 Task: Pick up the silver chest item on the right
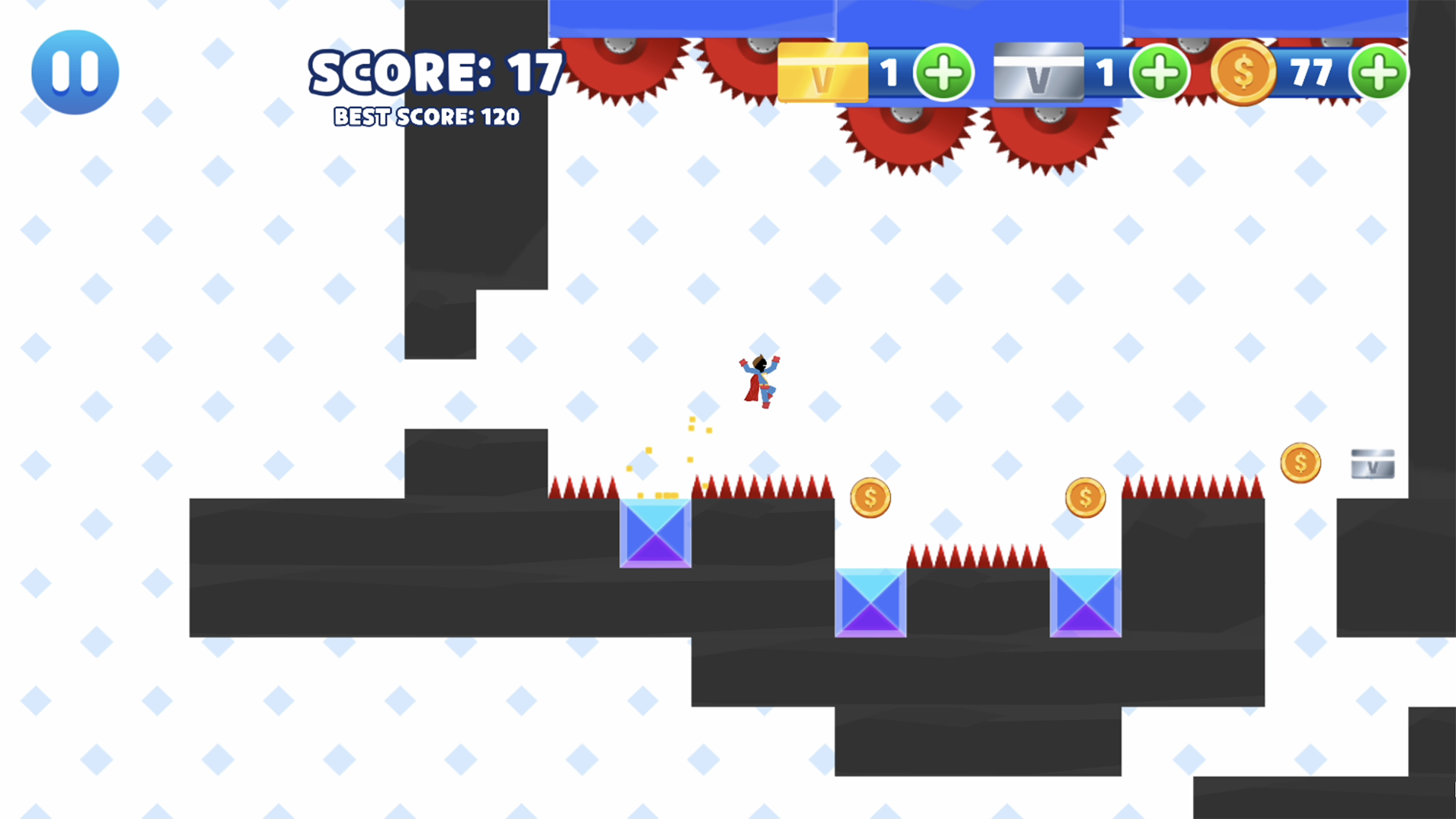click(1372, 463)
